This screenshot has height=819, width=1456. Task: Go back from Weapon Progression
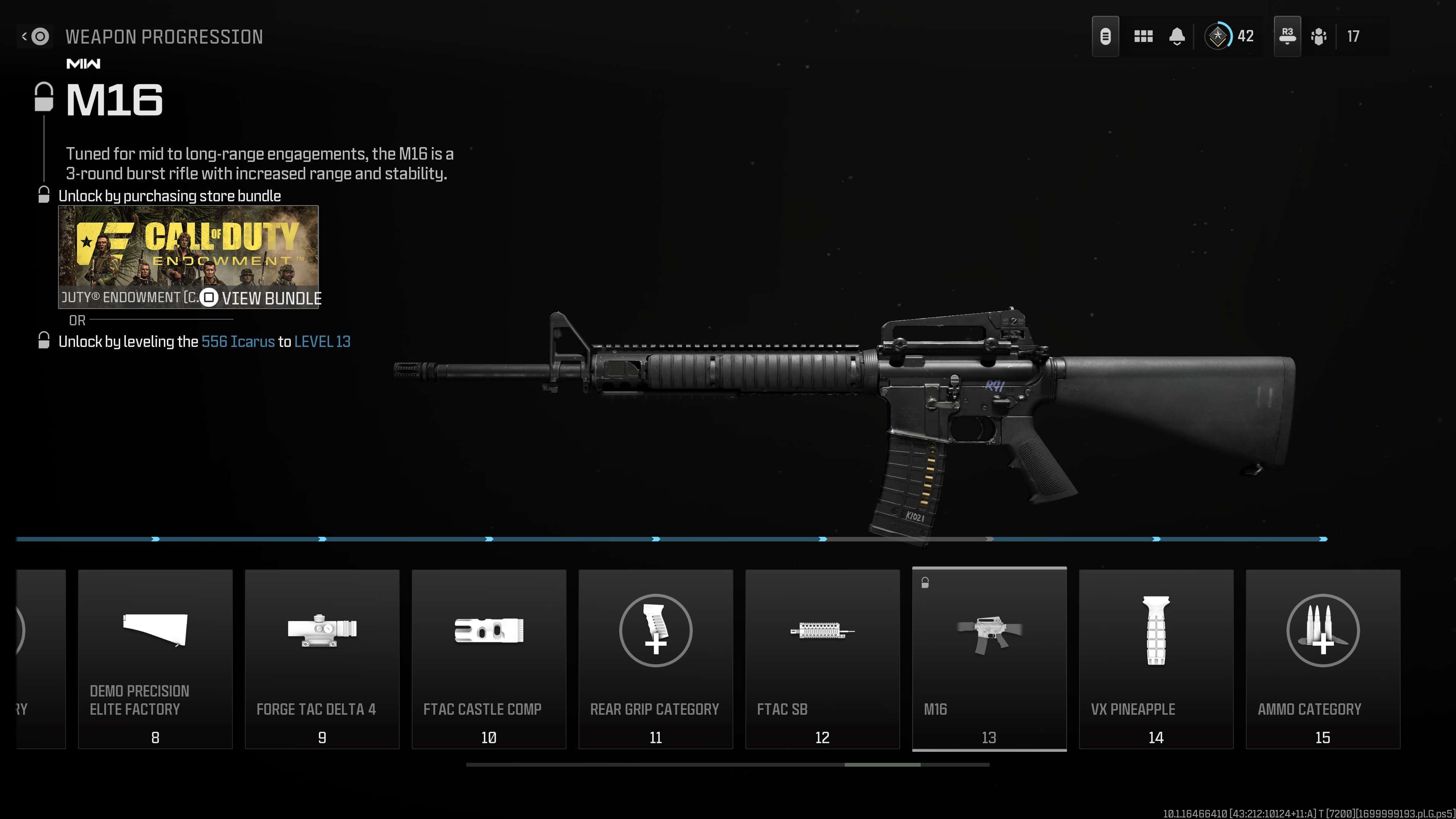35,37
